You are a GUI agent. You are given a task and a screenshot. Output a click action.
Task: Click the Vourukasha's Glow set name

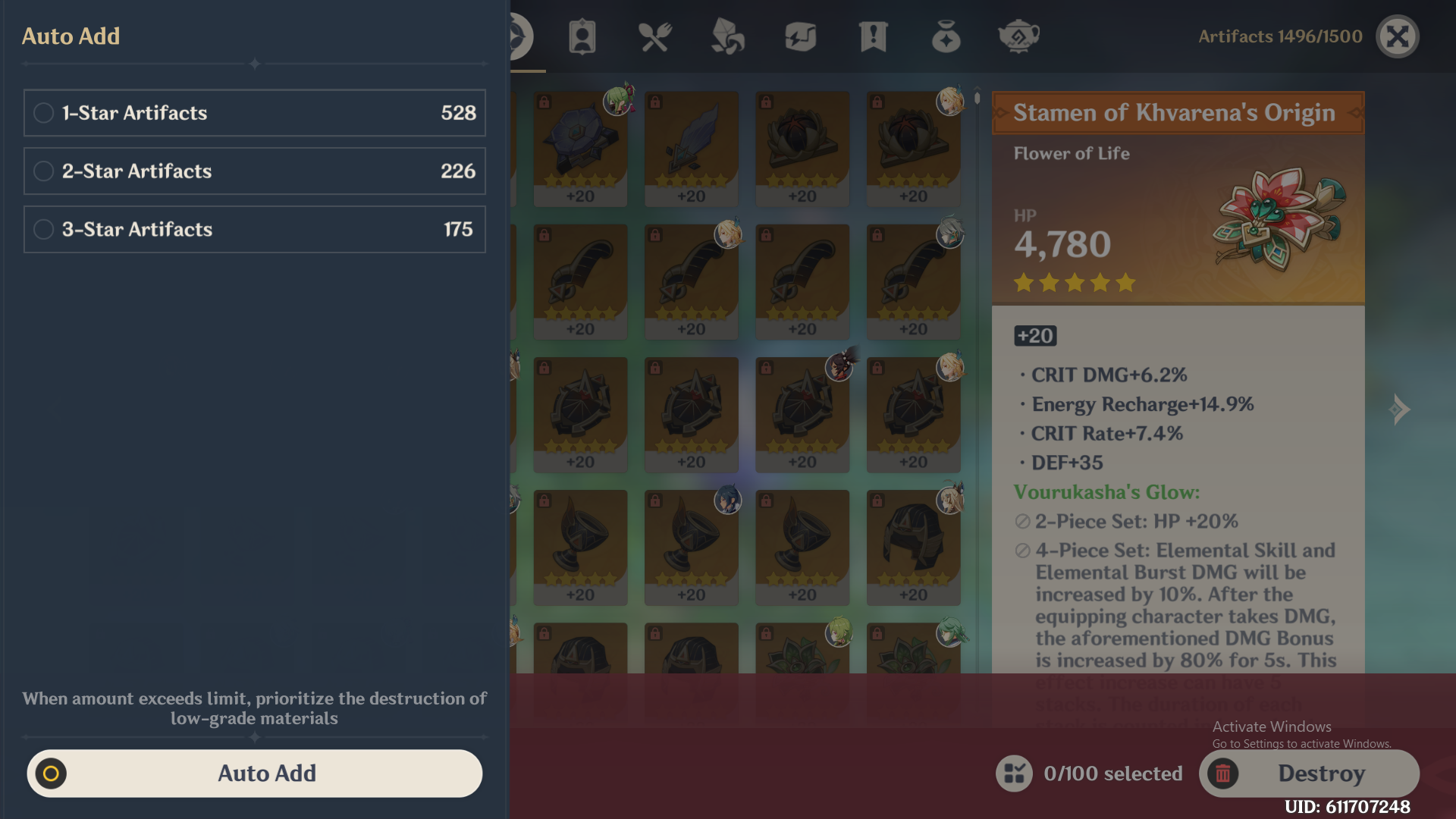pos(1107,492)
